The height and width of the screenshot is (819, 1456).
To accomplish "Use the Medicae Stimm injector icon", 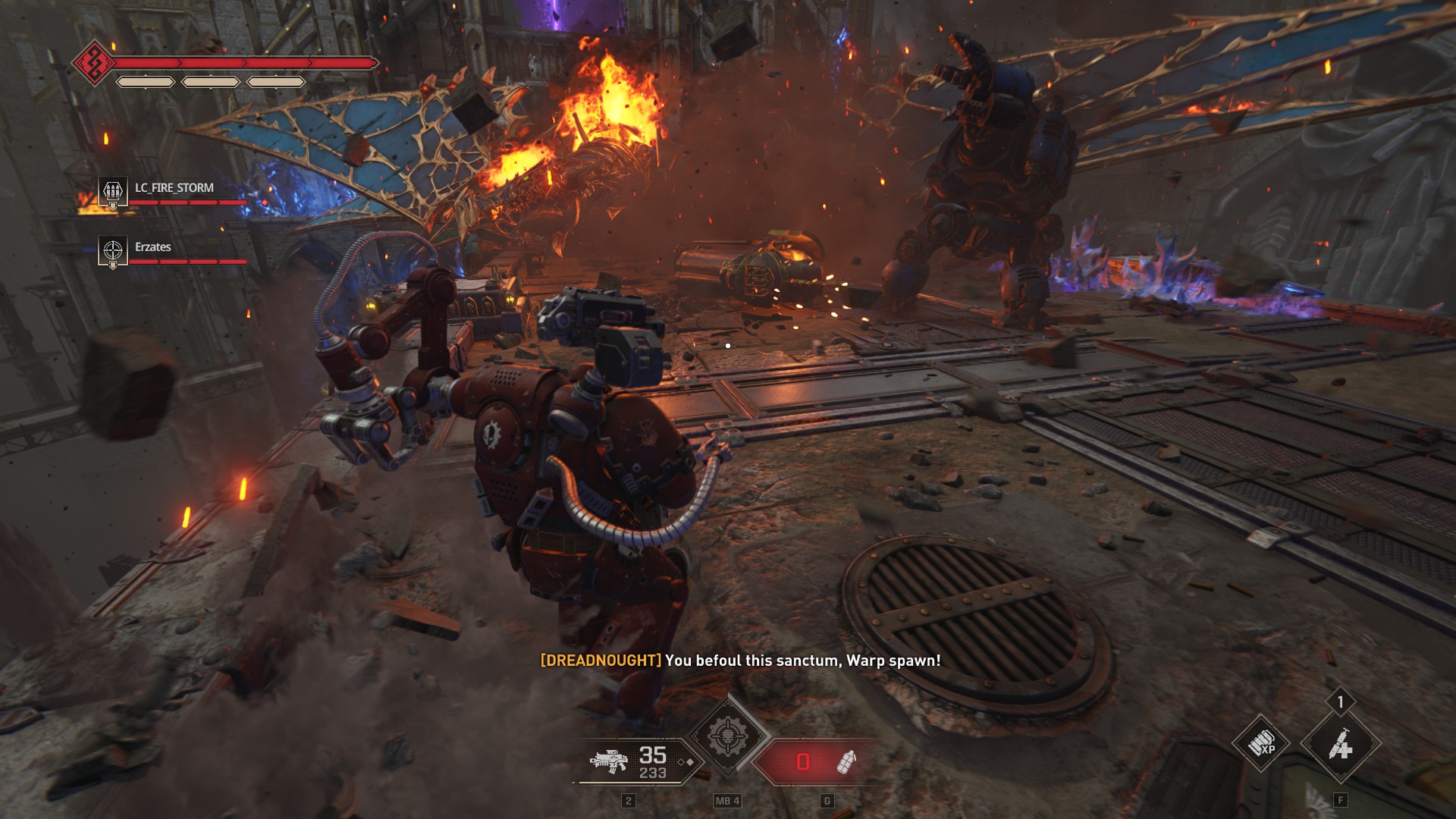I will [1340, 746].
